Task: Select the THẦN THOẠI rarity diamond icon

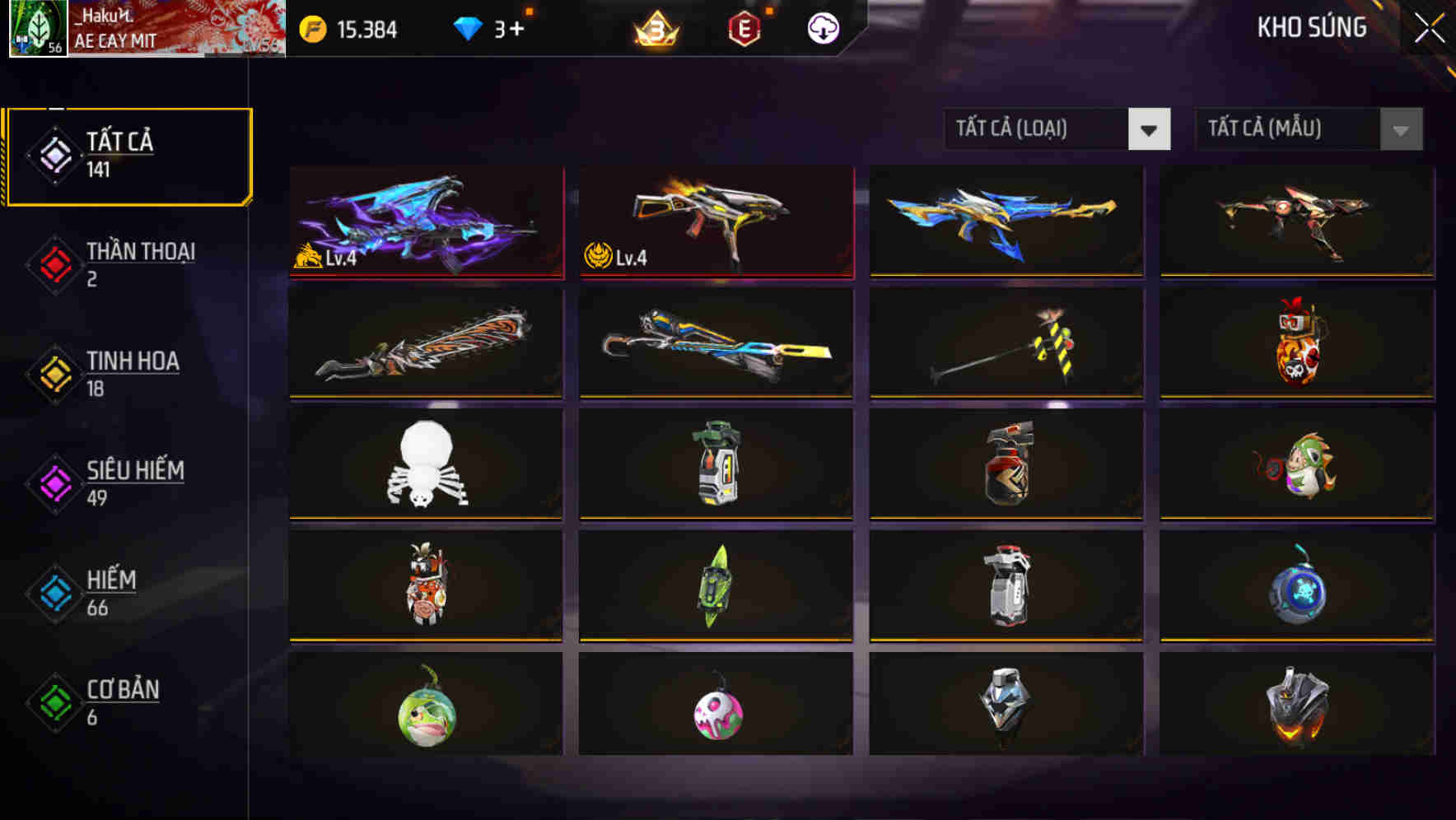Action: pos(54,265)
